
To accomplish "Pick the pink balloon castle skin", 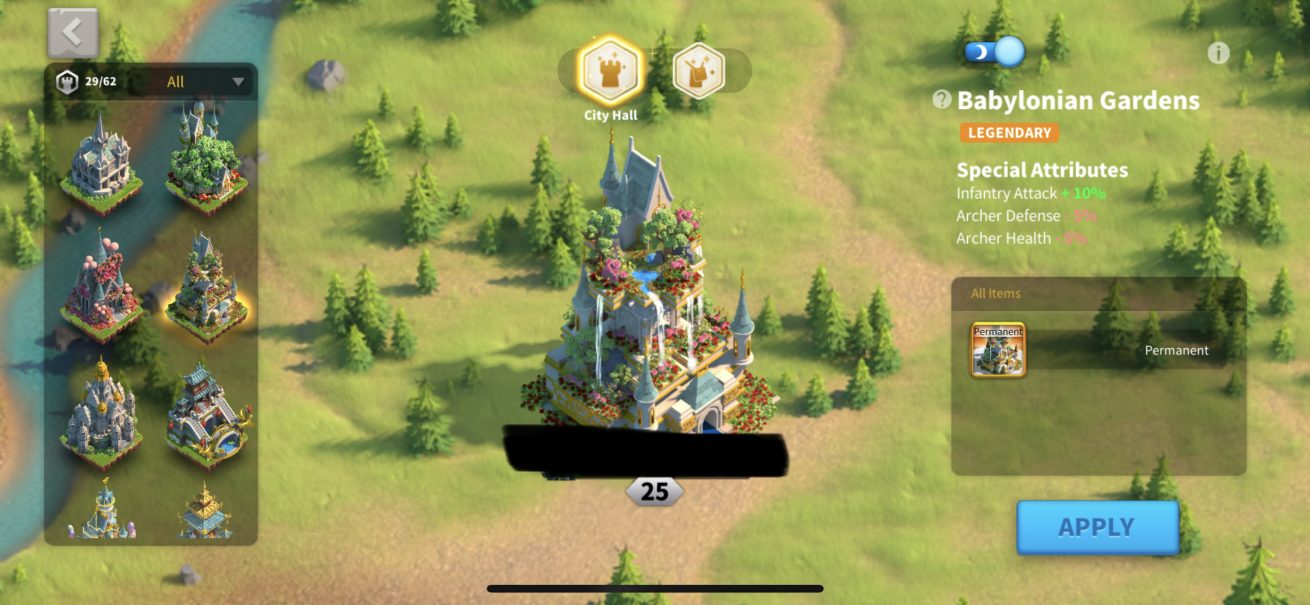I will coord(100,287).
